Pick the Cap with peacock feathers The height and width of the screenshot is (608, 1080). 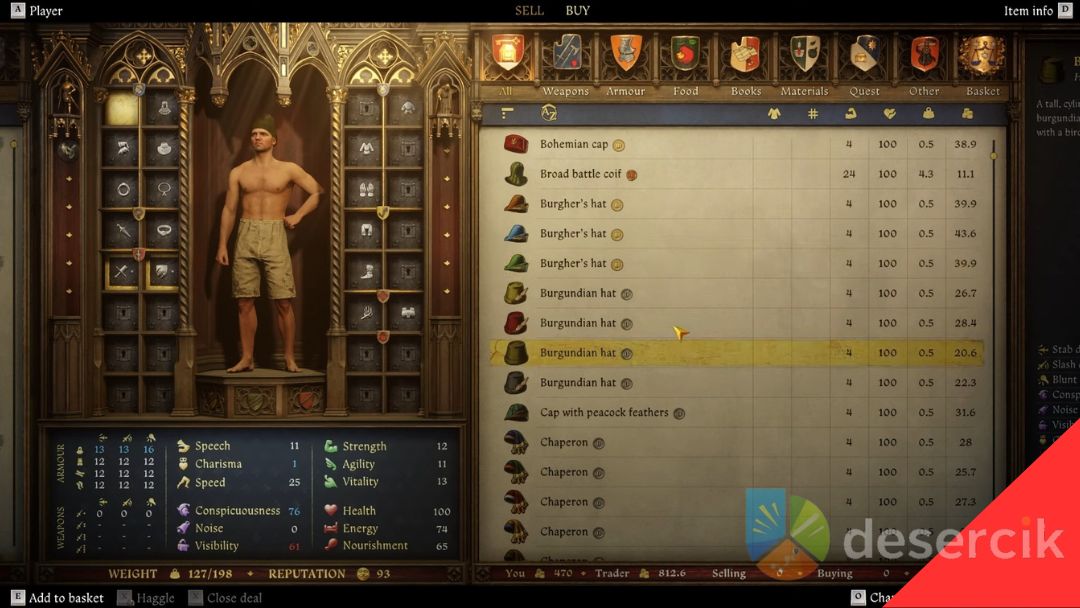click(604, 412)
